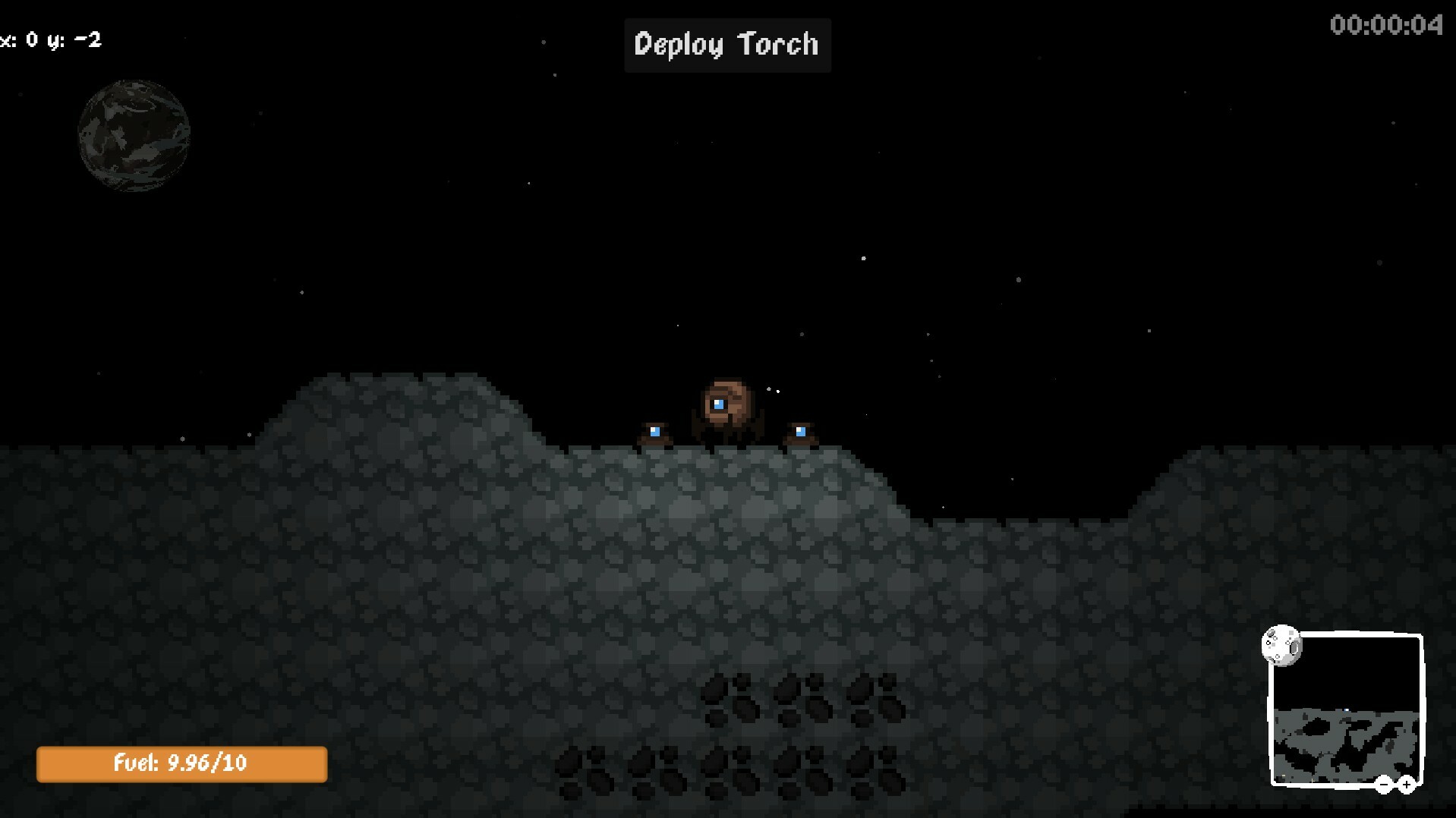Screen dimensions: 1456x818
Task: Click the zoom out minus icon on minimap
Action: (1384, 785)
